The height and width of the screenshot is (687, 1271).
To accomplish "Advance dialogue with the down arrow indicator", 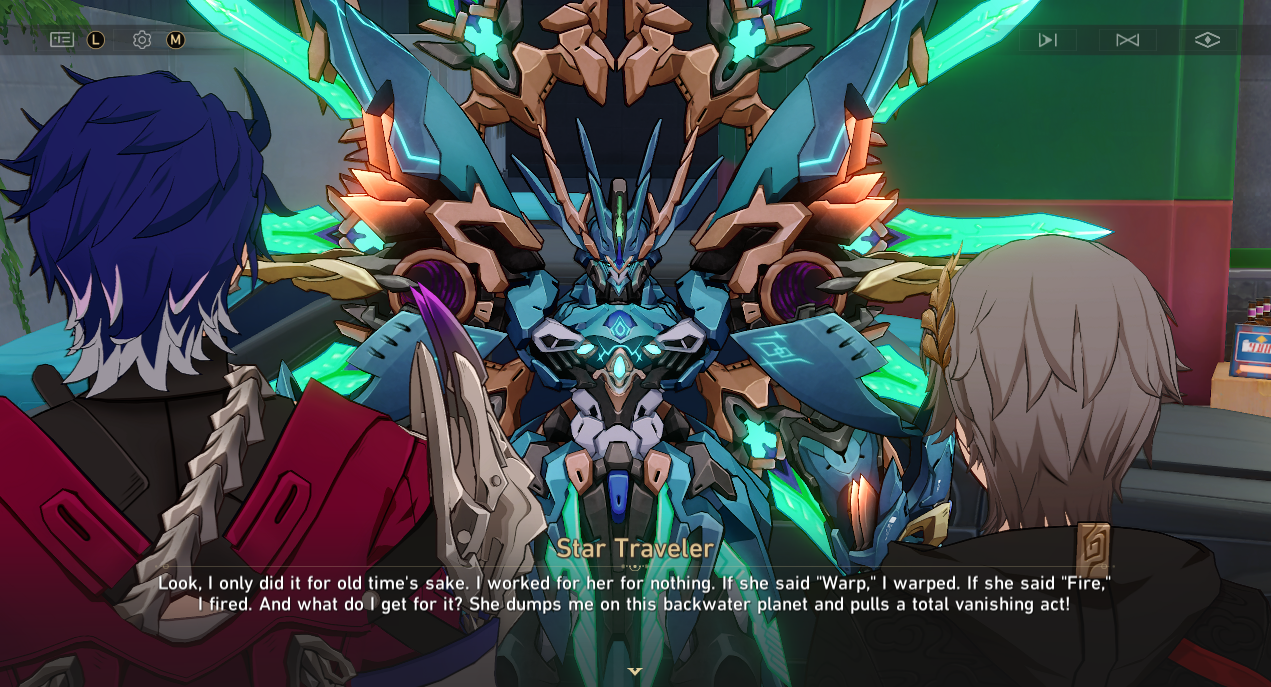I will click(x=634, y=671).
